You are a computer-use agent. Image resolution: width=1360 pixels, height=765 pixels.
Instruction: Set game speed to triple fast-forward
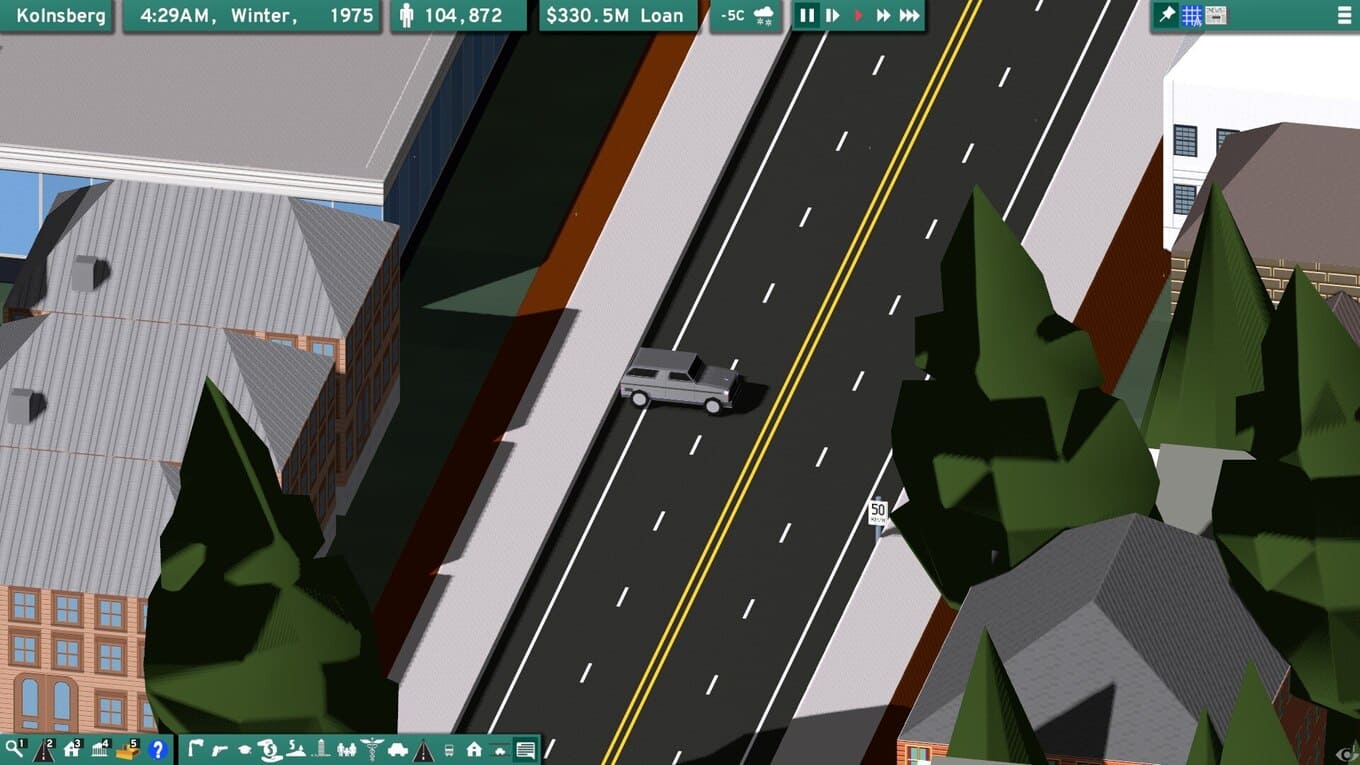[909, 16]
